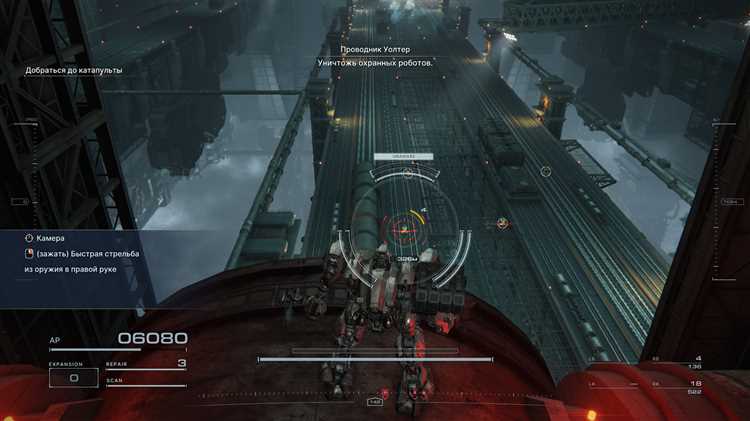Activate the Expansion slot box
The image size is (750, 421).
pyautogui.click(x=73, y=378)
